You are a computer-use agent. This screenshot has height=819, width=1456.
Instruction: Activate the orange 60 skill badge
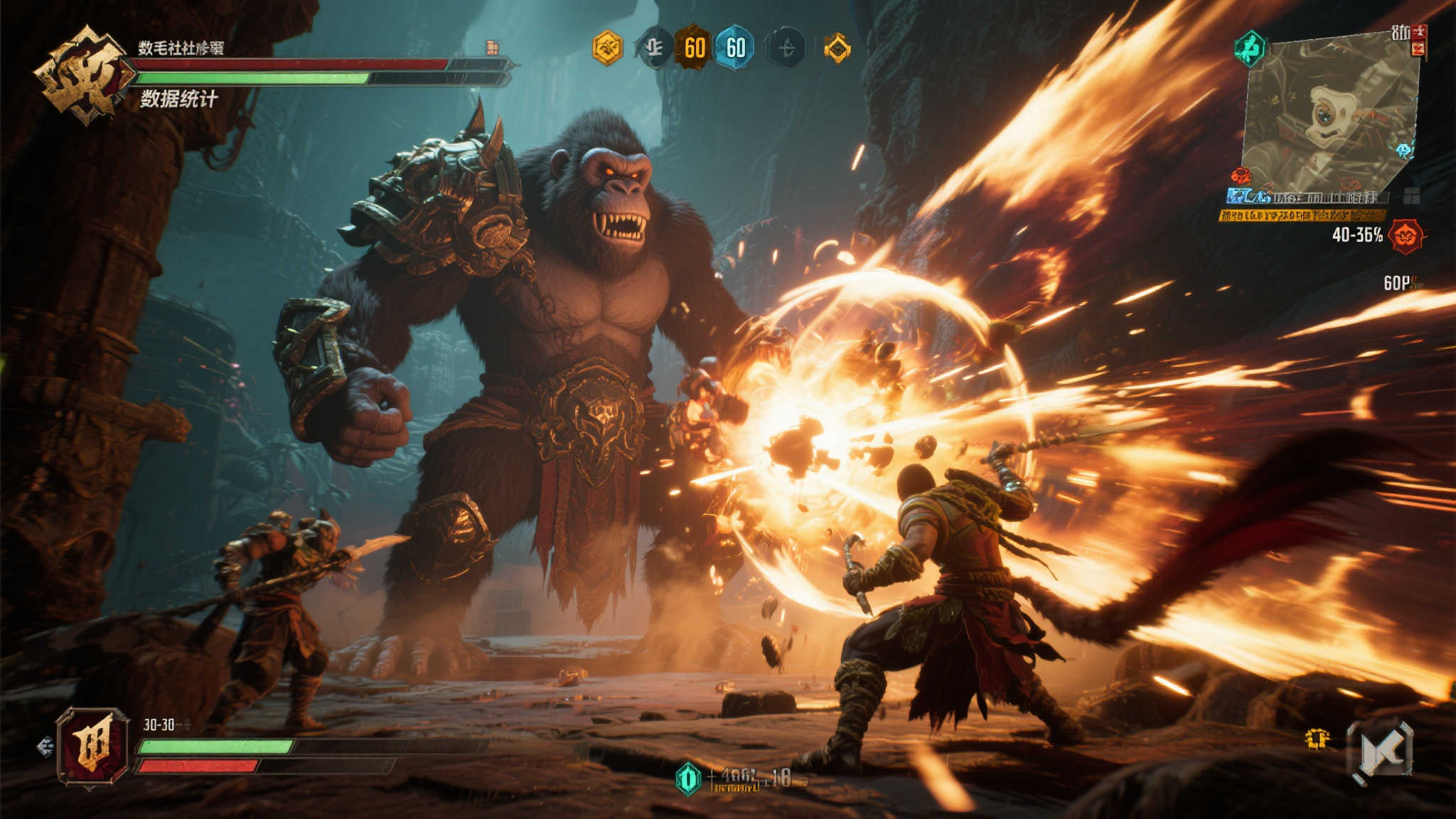(693, 48)
